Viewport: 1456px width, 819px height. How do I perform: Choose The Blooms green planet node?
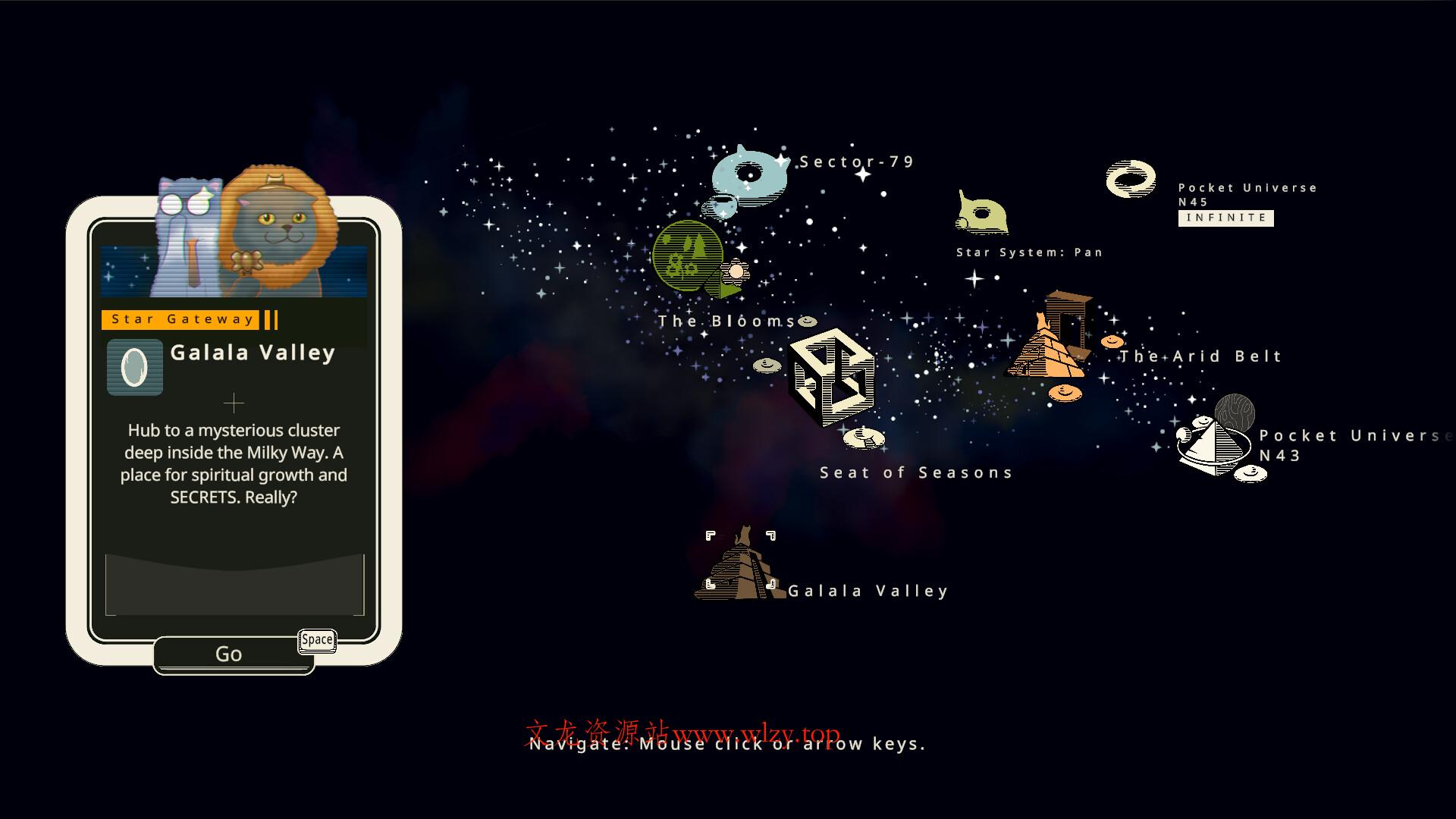coord(688,256)
